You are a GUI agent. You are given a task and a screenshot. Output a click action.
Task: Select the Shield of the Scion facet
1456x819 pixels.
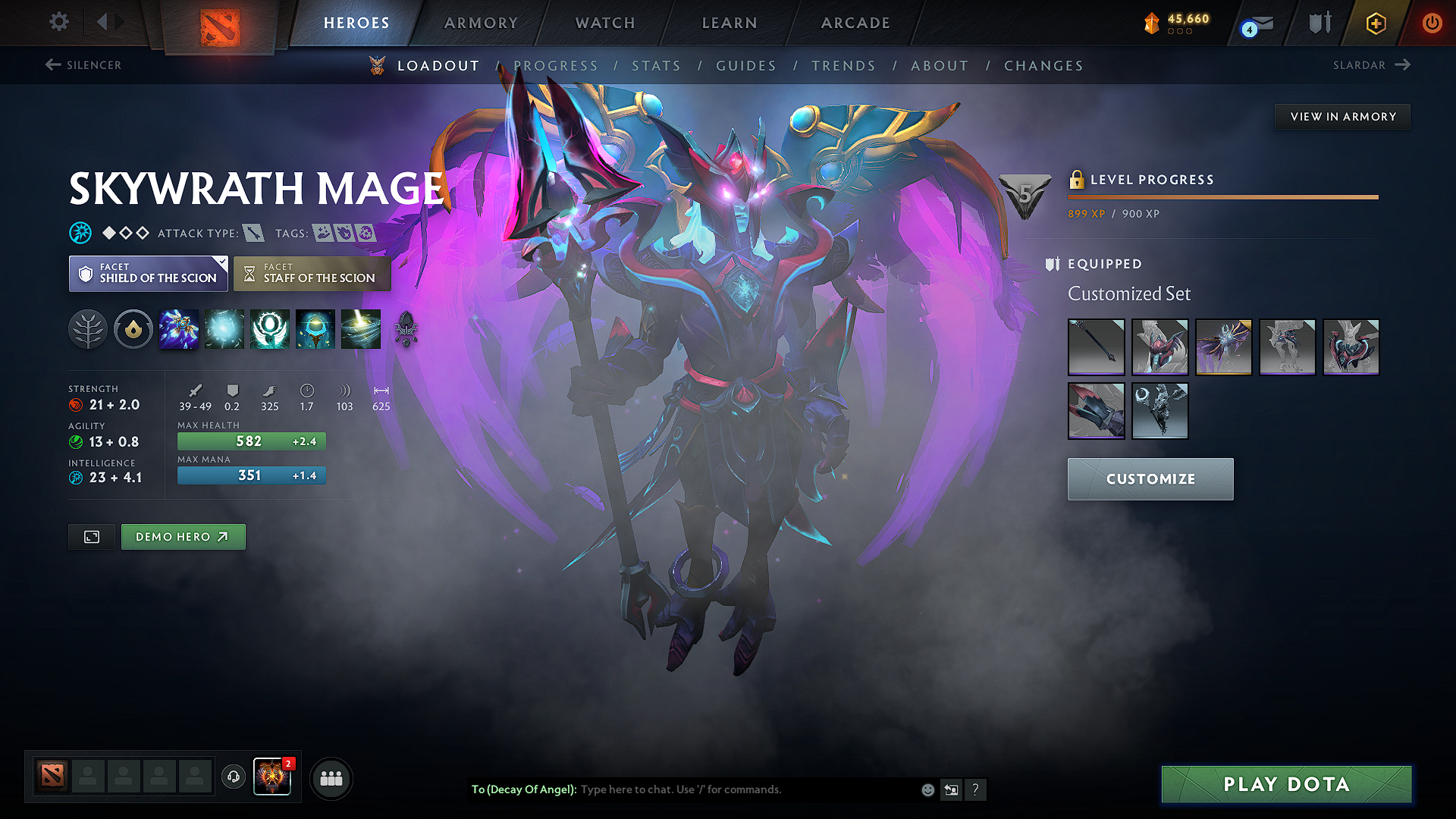pyautogui.click(x=148, y=274)
